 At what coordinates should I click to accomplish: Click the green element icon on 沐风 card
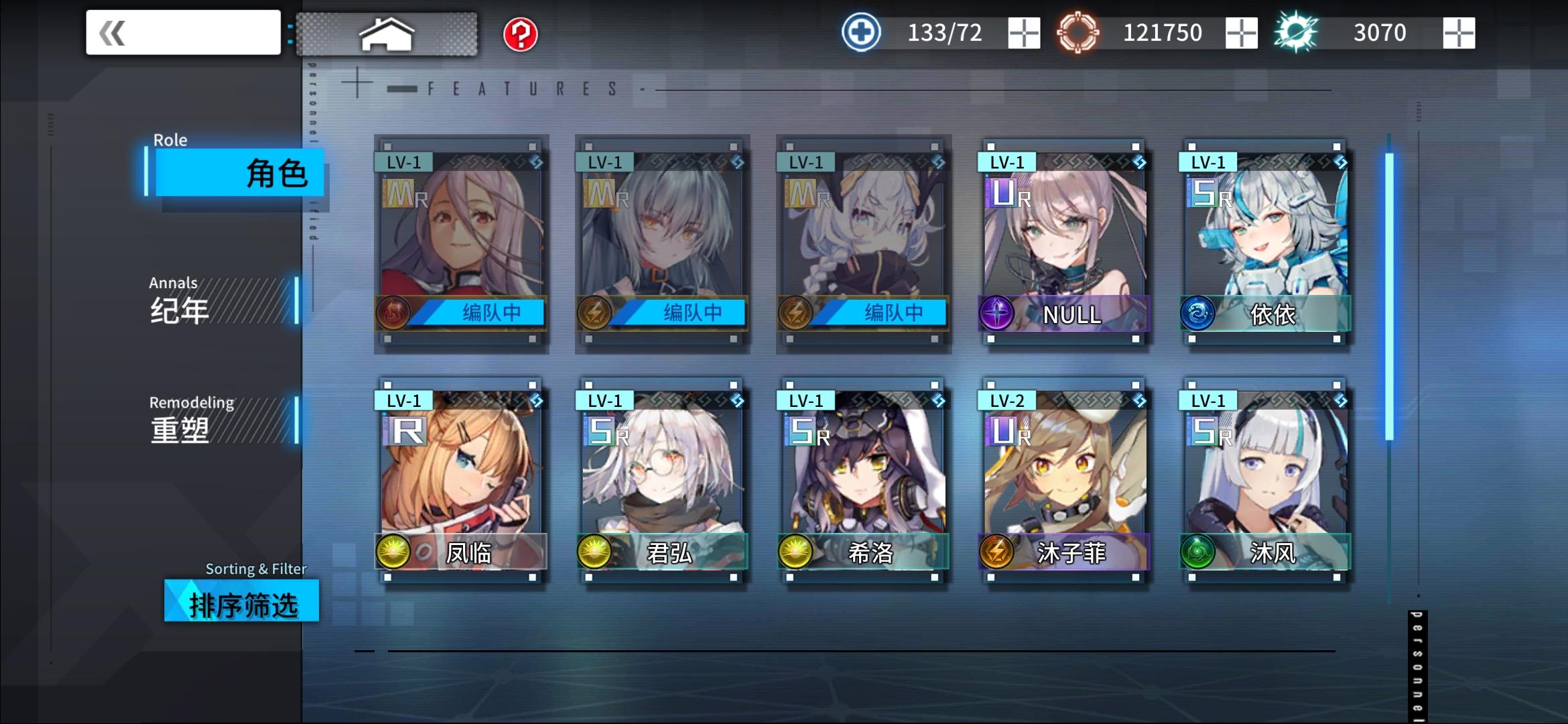(x=1199, y=552)
